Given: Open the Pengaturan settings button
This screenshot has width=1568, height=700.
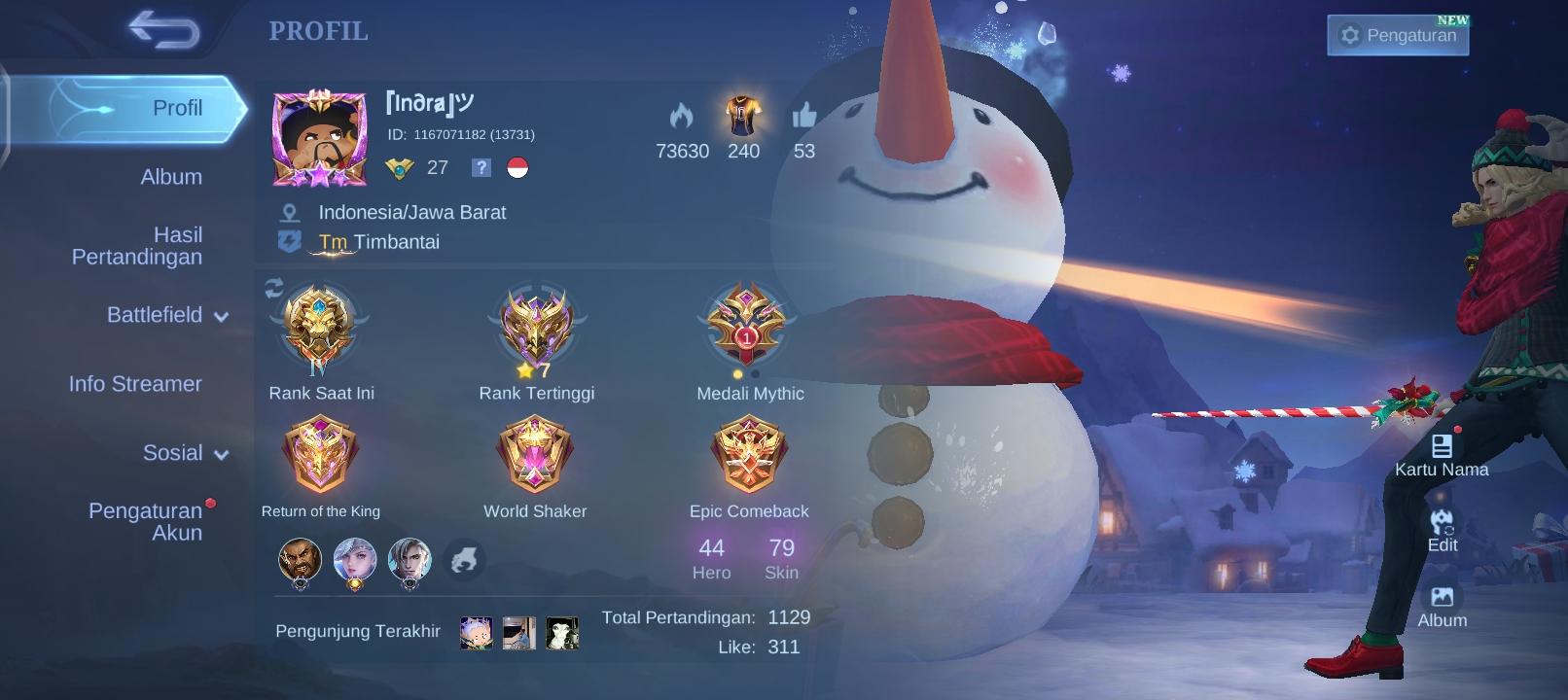Looking at the screenshot, I should coord(1398,34).
